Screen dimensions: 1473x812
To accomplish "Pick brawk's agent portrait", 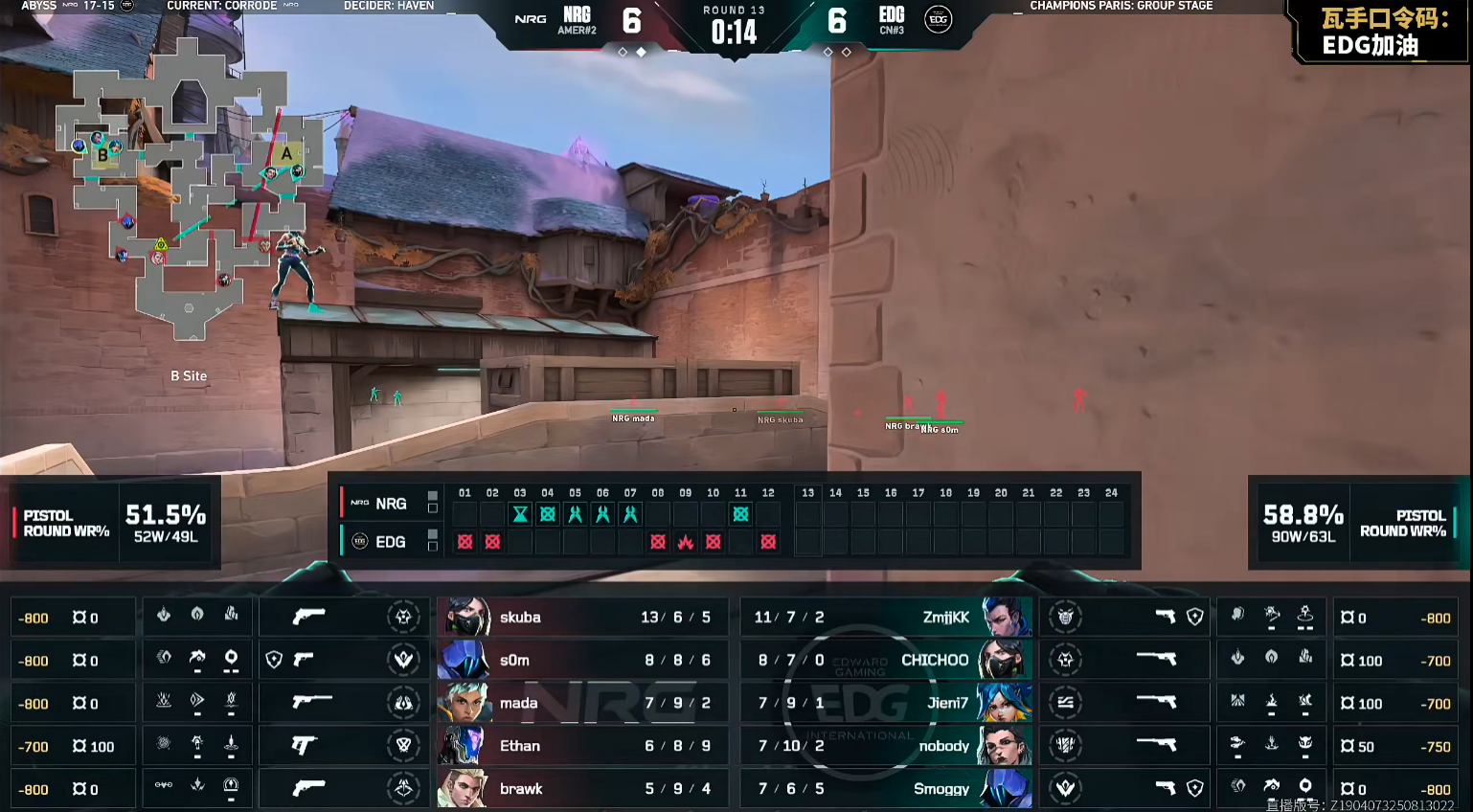I will (465, 789).
